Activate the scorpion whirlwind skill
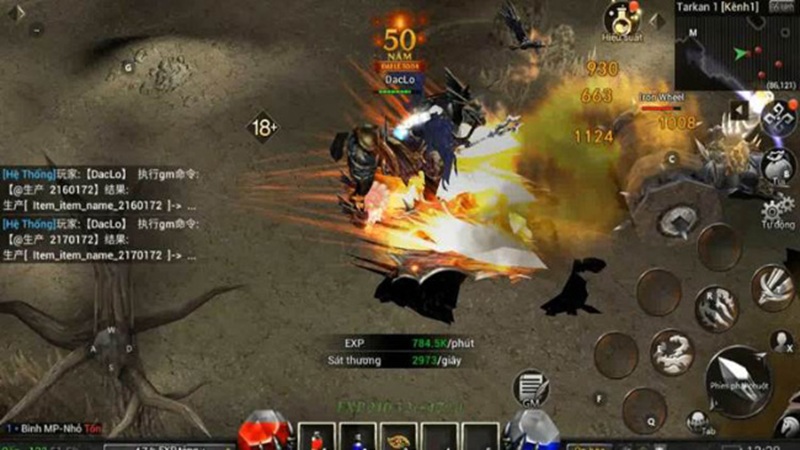The width and height of the screenshot is (800, 450). pos(671,352)
